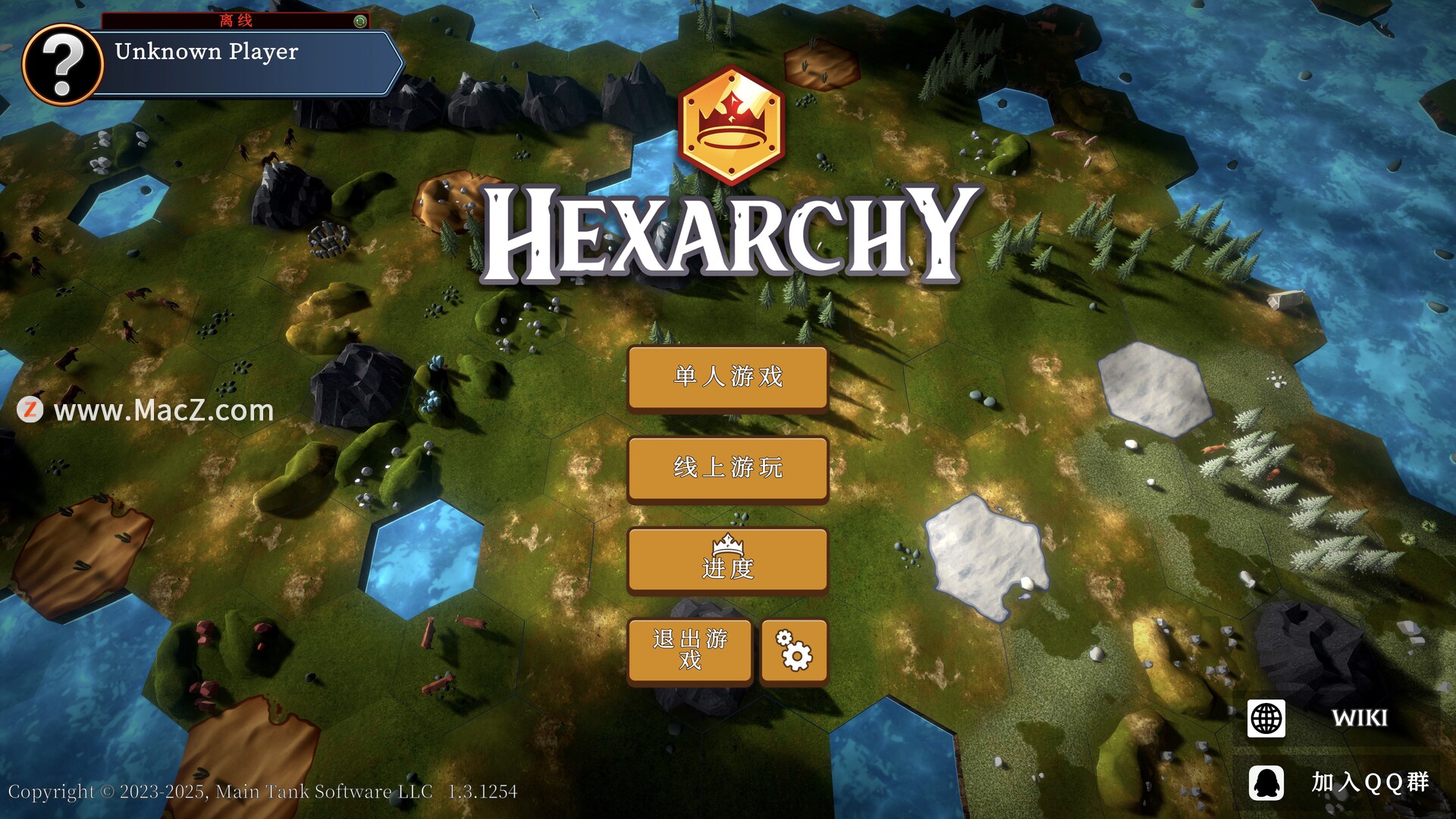Open settings with the gears button
This screenshot has height=819, width=1456.
[x=793, y=650]
